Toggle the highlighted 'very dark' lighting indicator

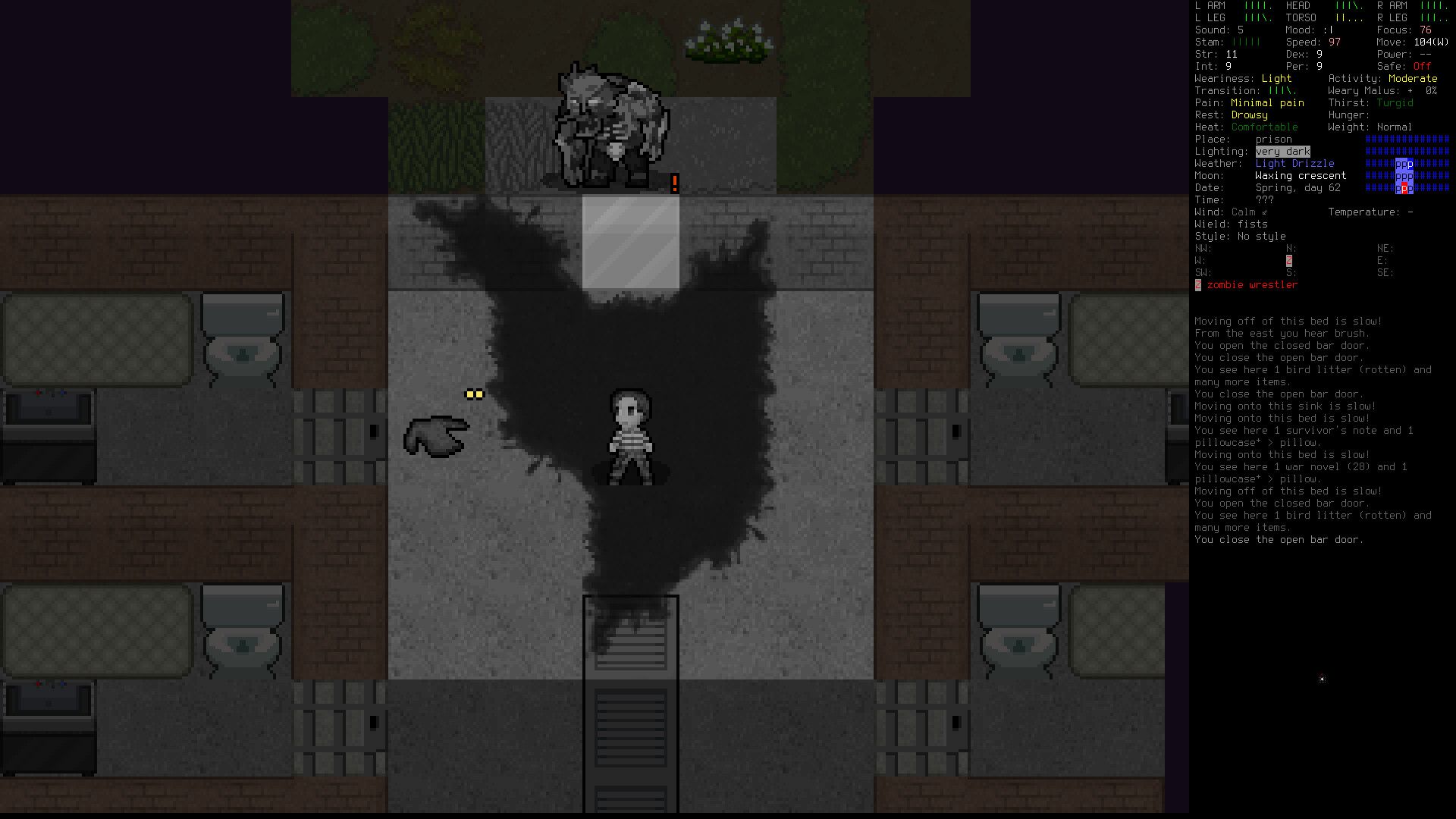[1282, 151]
